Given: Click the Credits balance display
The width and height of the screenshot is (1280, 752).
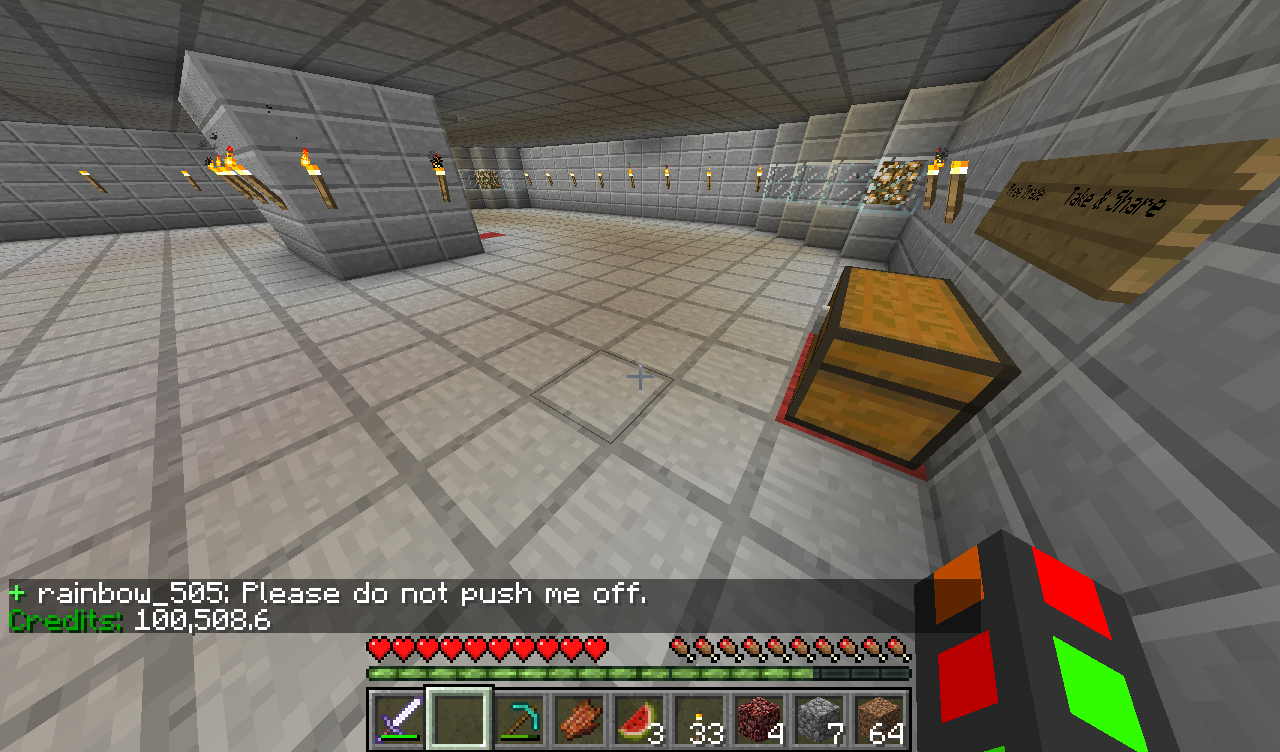Looking at the screenshot, I should coord(135,620).
